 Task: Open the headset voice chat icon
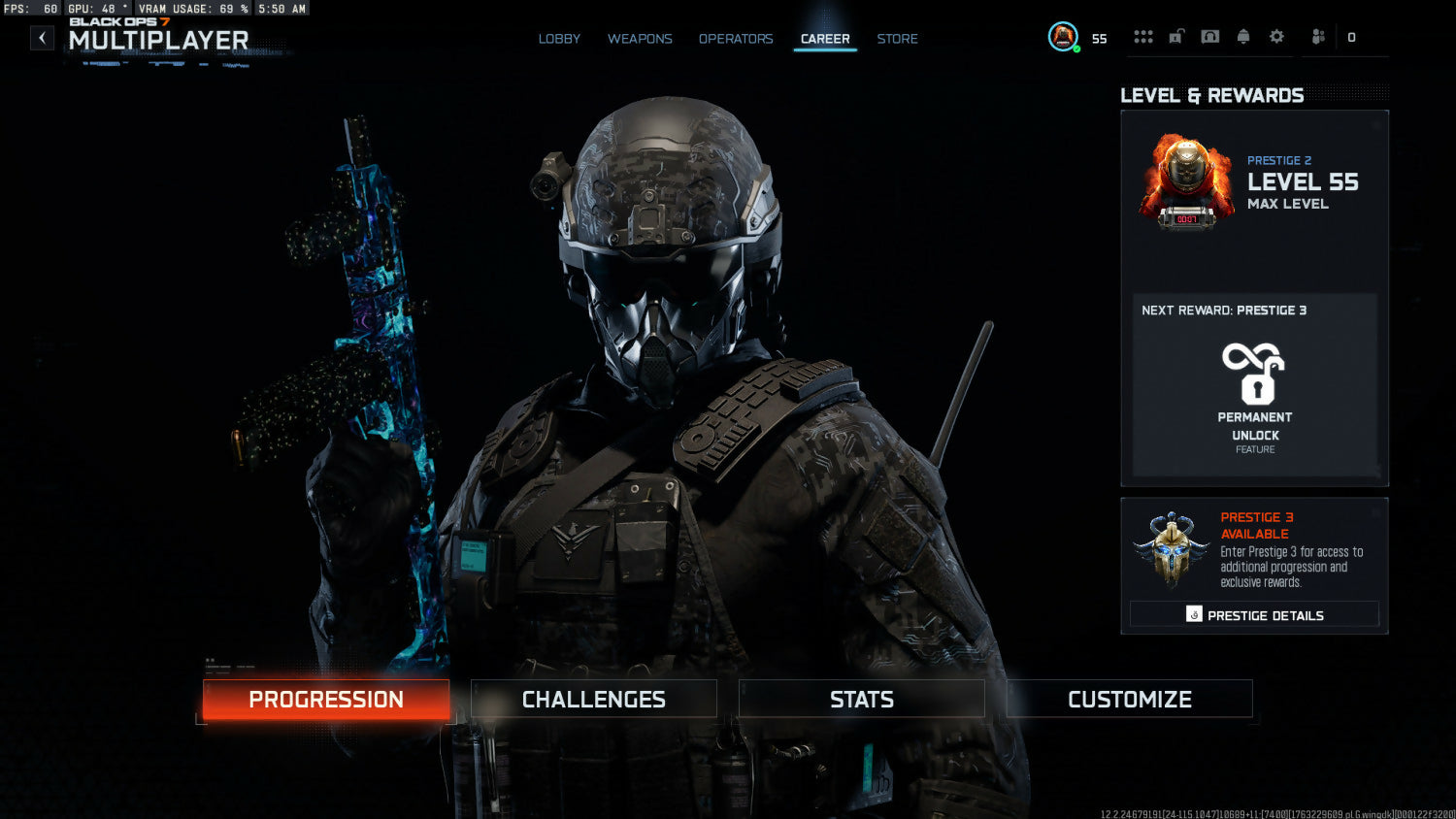pos(1210,37)
